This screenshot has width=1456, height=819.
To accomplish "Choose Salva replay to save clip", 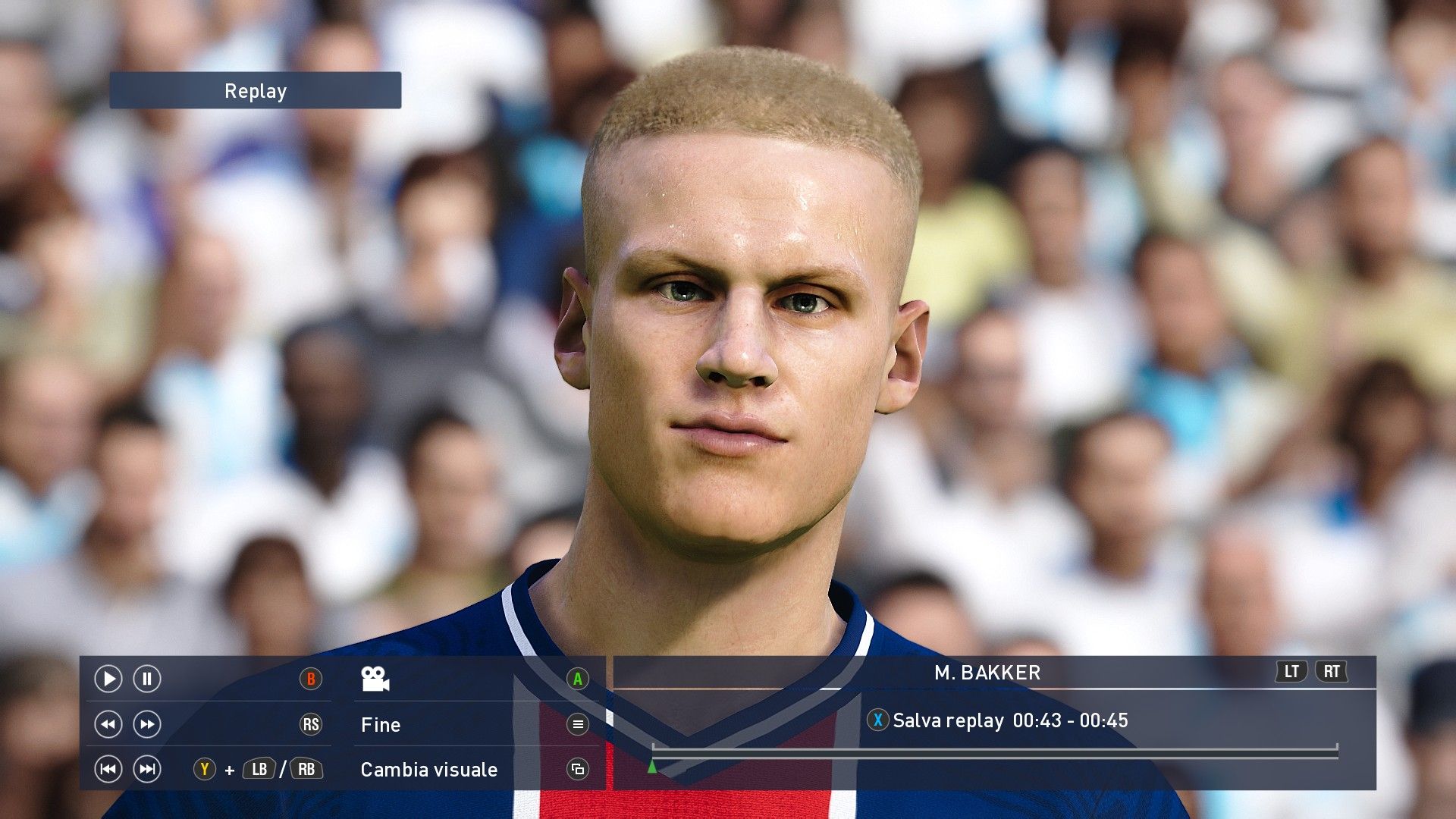I will click(x=948, y=720).
